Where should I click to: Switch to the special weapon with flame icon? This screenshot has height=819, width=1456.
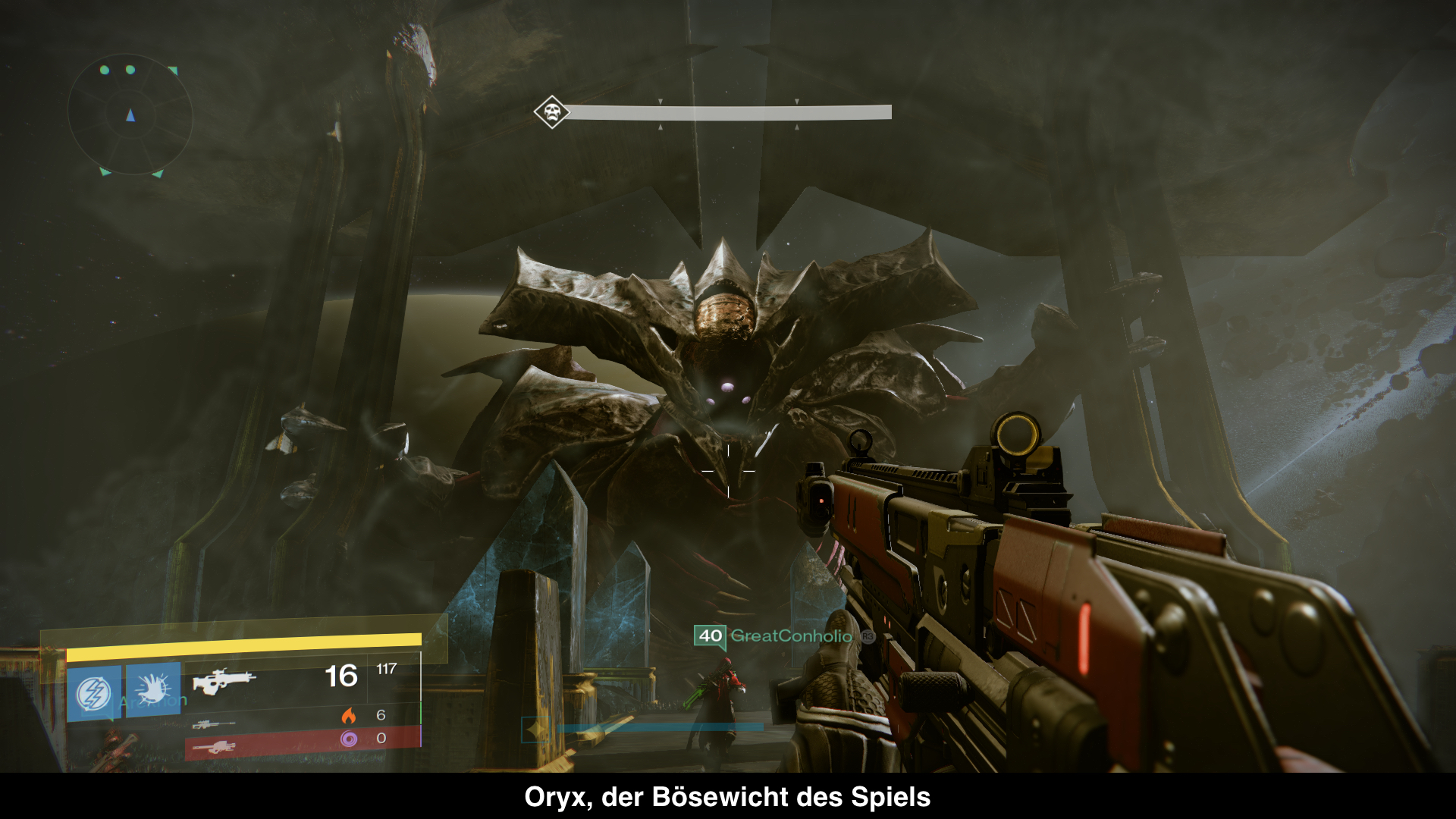click(213, 724)
